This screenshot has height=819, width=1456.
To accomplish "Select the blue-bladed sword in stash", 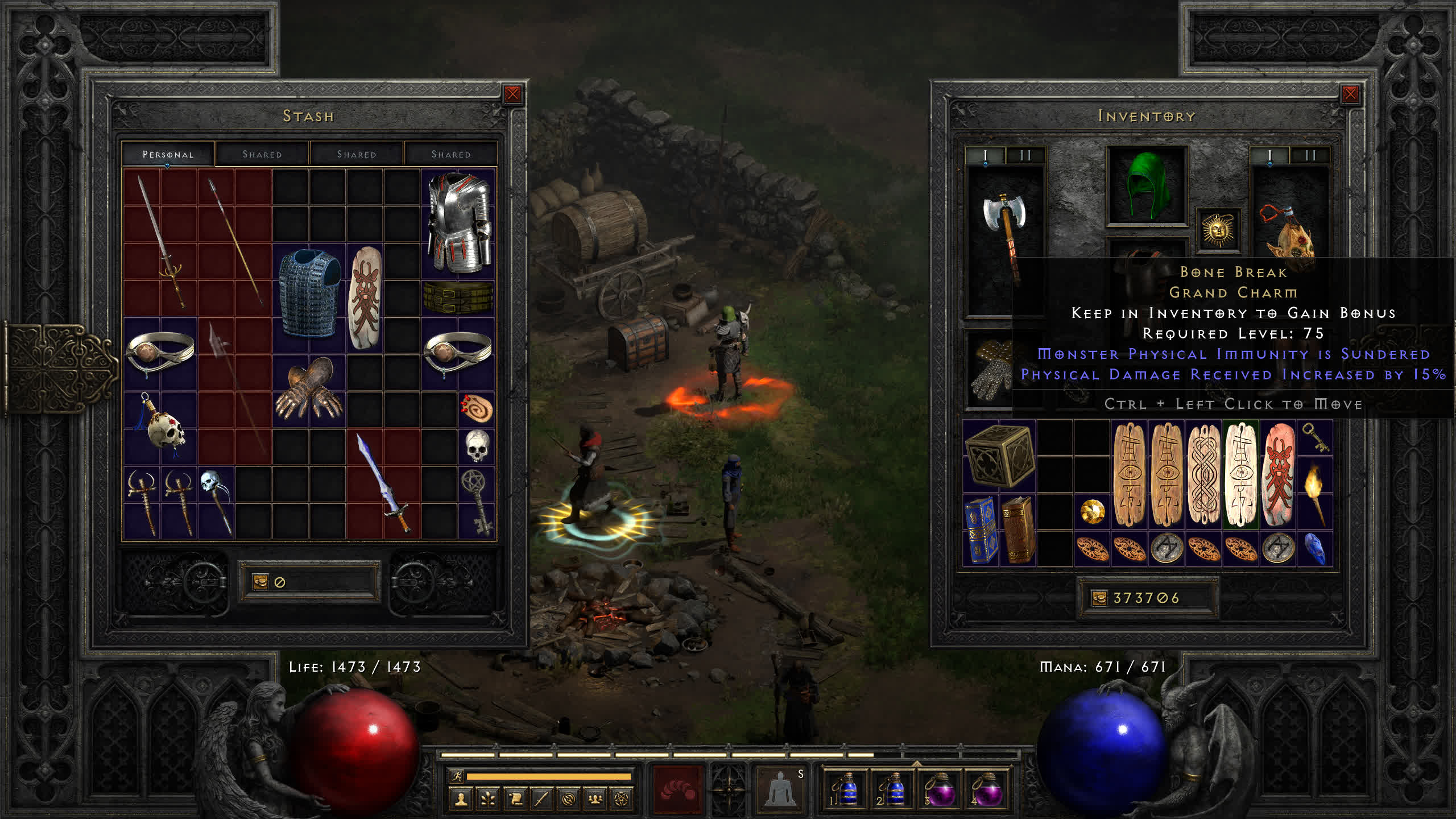I will pyautogui.click(x=383, y=483).
